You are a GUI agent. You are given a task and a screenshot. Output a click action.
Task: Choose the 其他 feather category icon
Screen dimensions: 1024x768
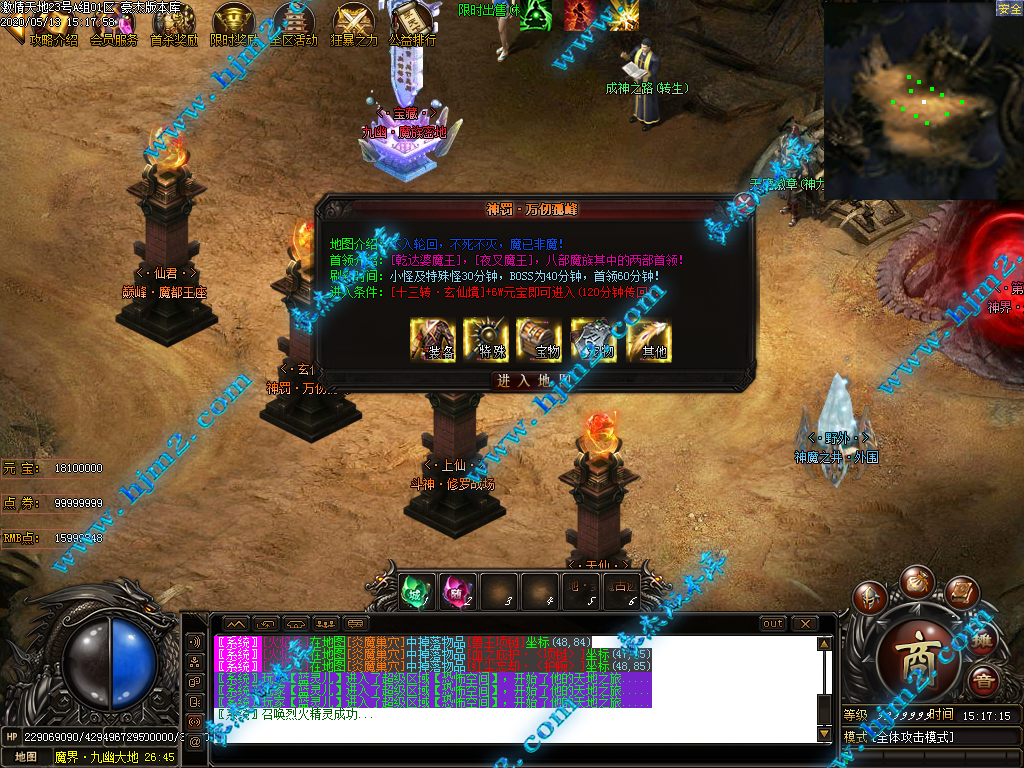[648, 340]
